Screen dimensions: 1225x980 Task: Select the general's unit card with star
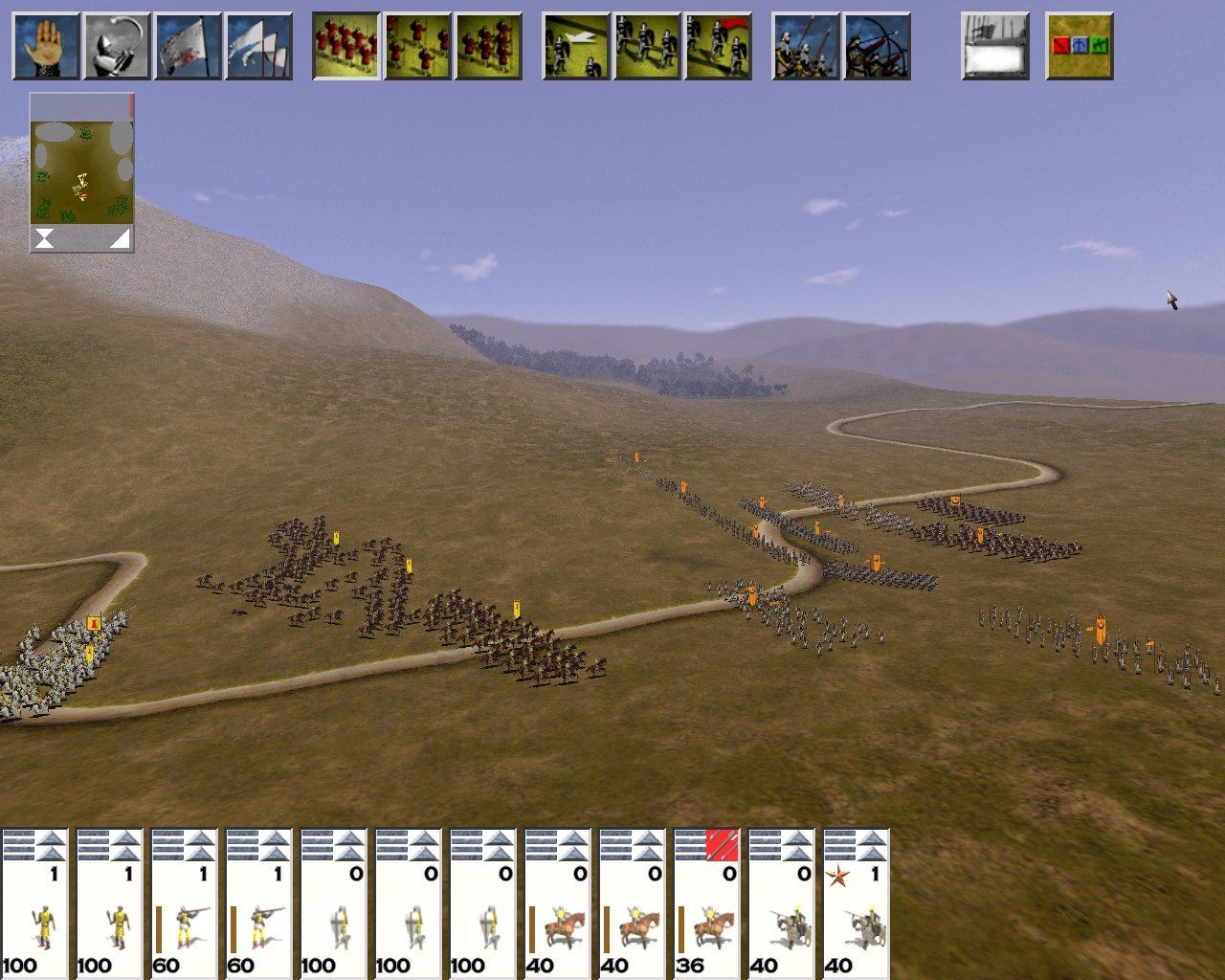pos(857,903)
